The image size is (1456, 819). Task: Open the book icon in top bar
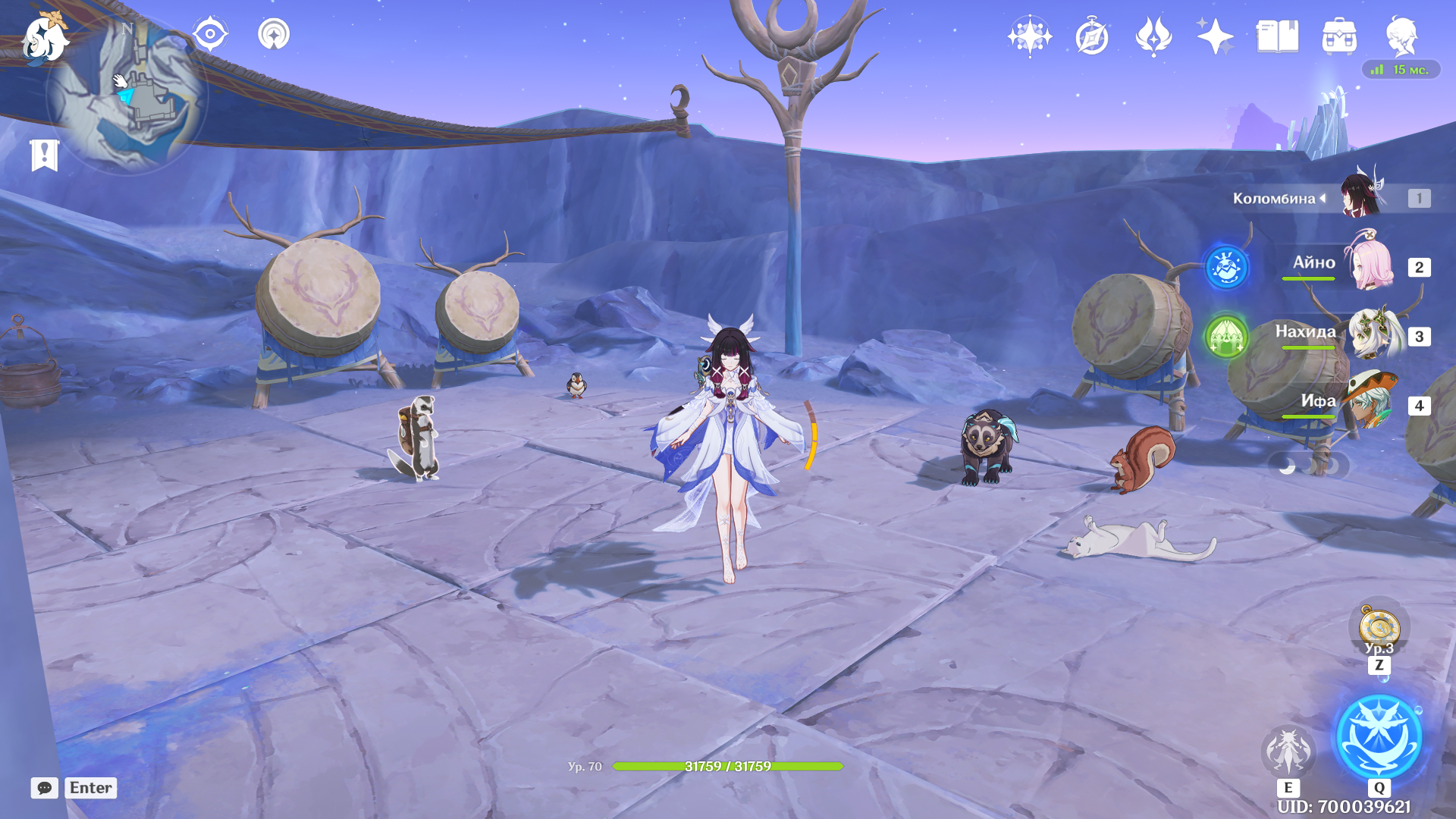(x=1277, y=36)
